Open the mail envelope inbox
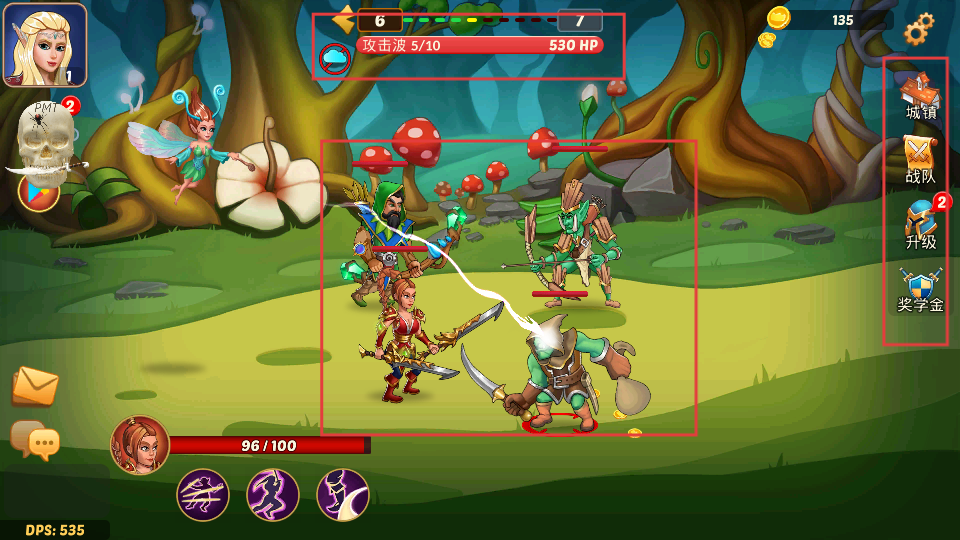The width and height of the screenshot is (960, 540). pos(35,386)
